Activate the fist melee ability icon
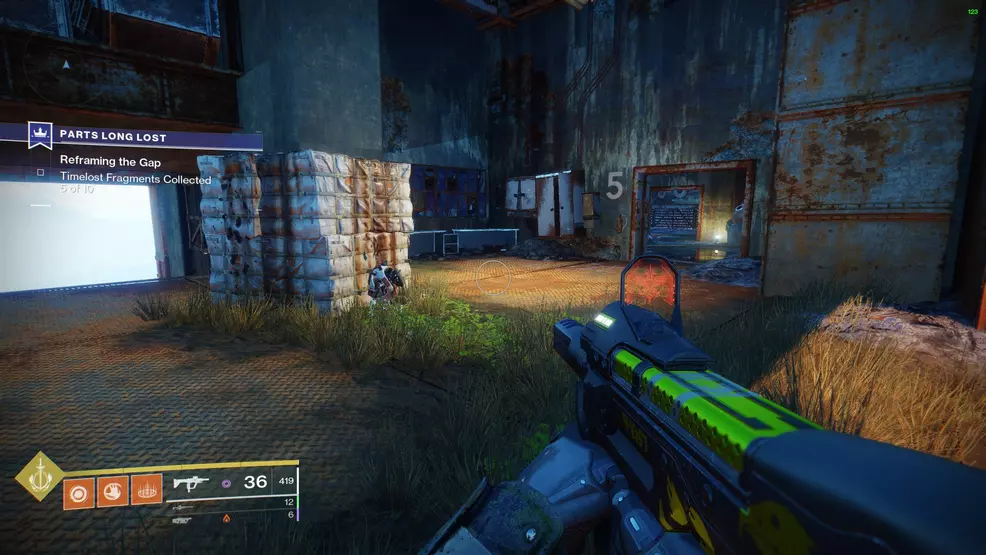 tap(113, 491)
